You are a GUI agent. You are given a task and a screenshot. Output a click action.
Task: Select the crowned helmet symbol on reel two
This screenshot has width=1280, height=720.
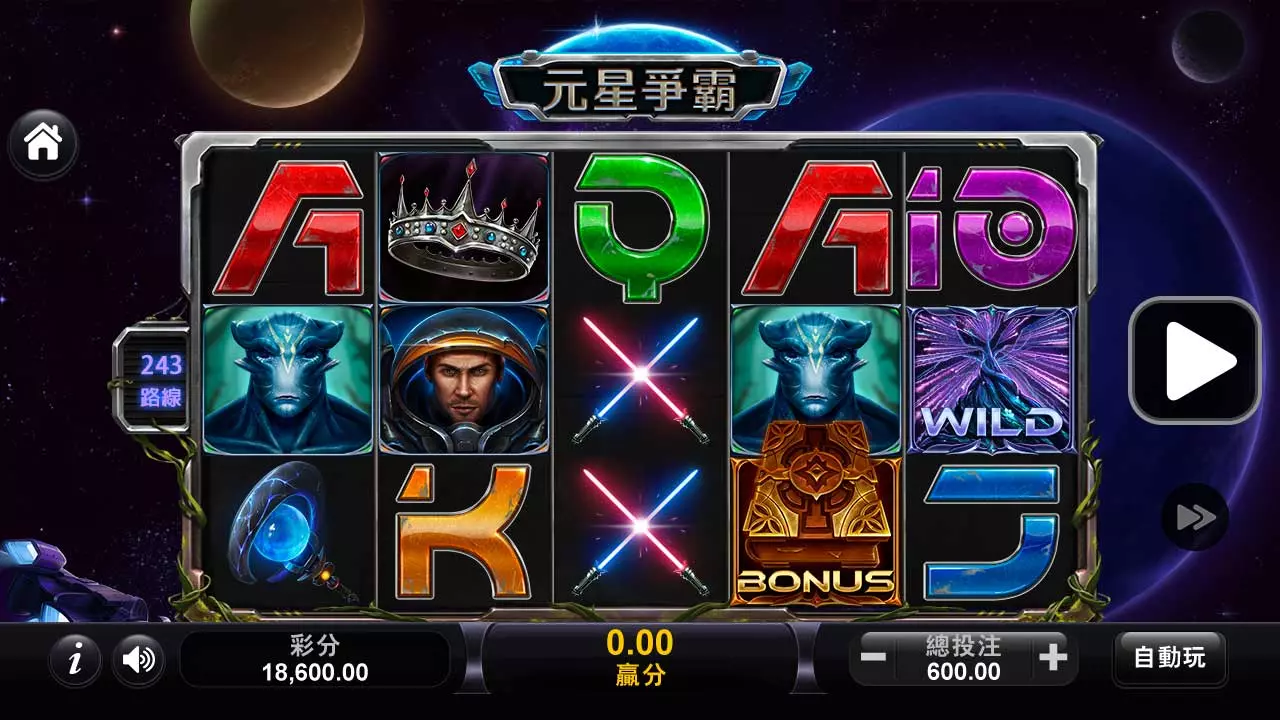pyautogui.click(x=463, y=228)
